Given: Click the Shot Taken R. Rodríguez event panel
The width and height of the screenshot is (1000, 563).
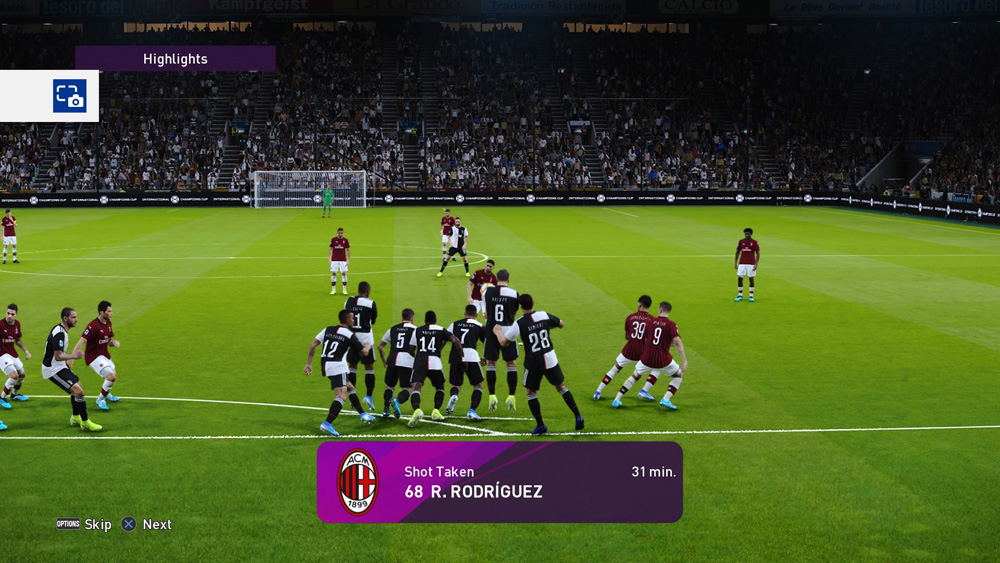Looking at the screenshot, I should click(500, 482).
